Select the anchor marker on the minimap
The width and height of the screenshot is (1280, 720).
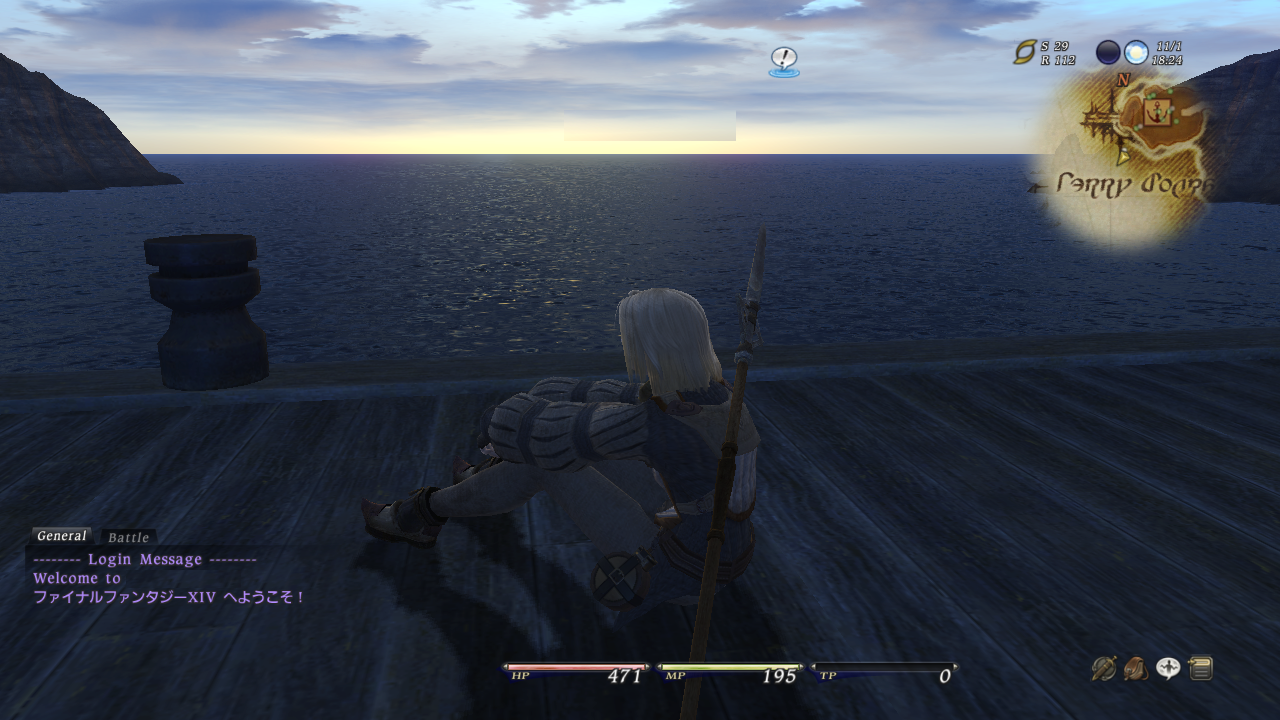1158,113
